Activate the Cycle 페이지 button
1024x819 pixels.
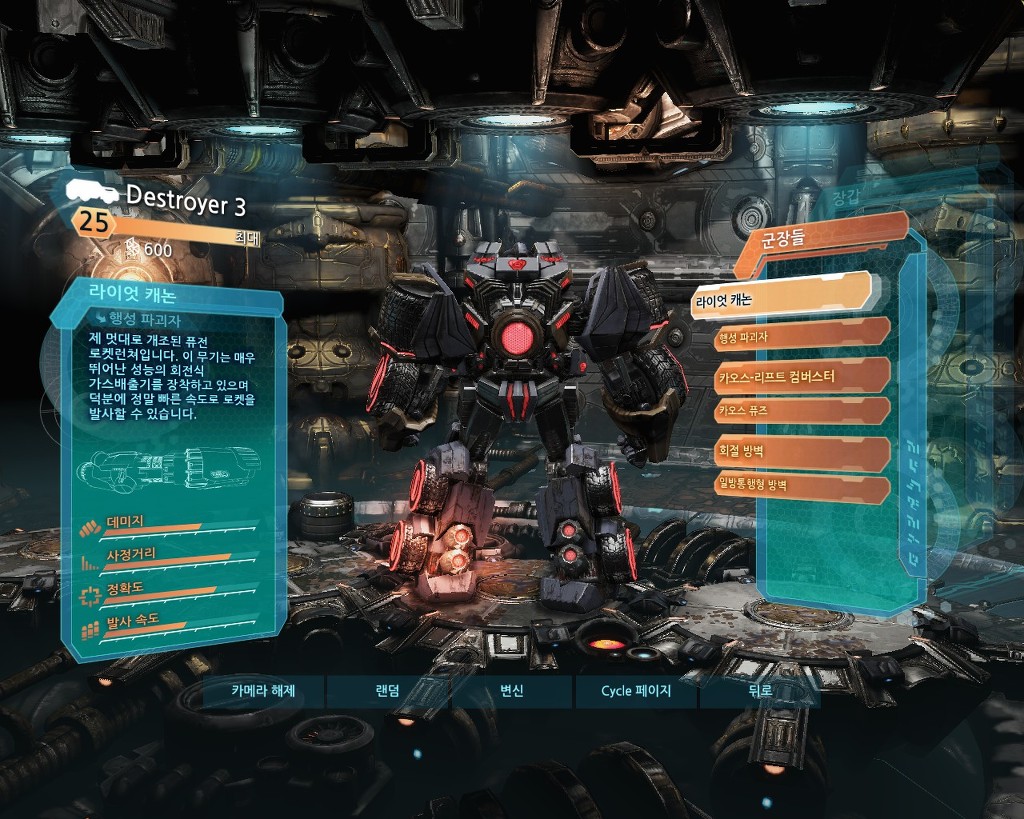[636, 691]
